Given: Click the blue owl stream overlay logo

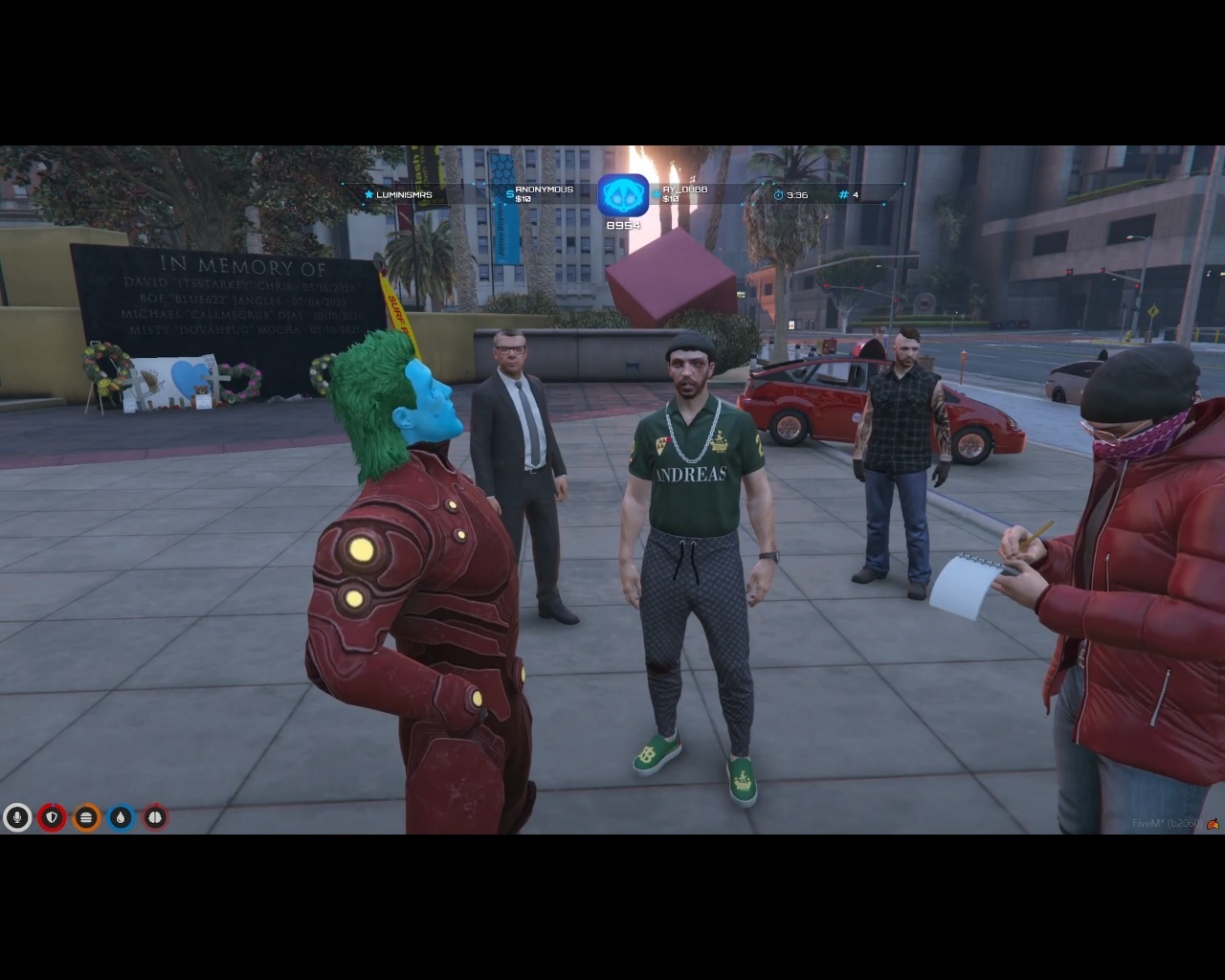Looking at the screenshot, I should click(623, 195).
